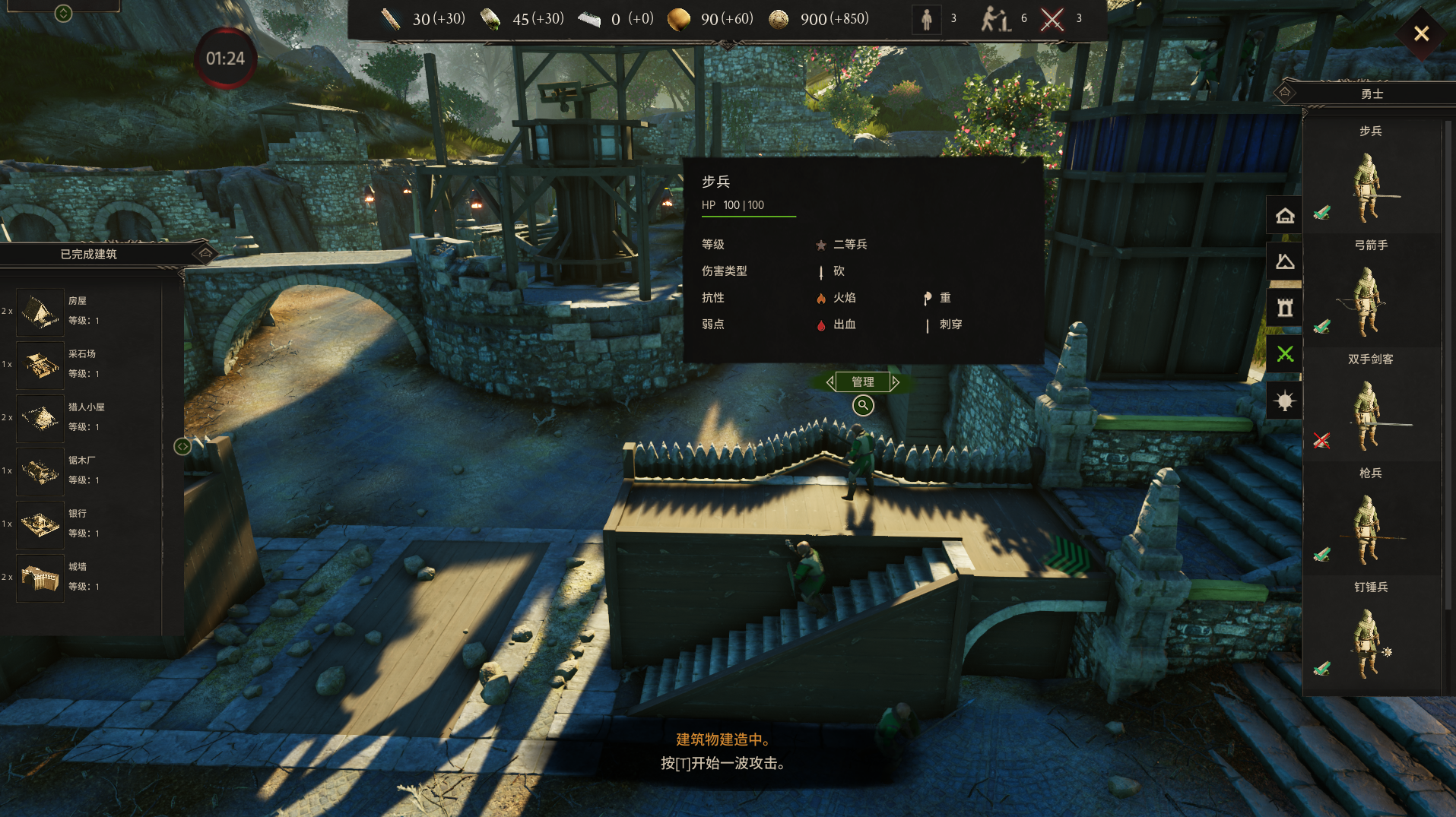Choose the 弓箭手 archer unit
Screen dimensions: 1456x817
coord(1369,301)
